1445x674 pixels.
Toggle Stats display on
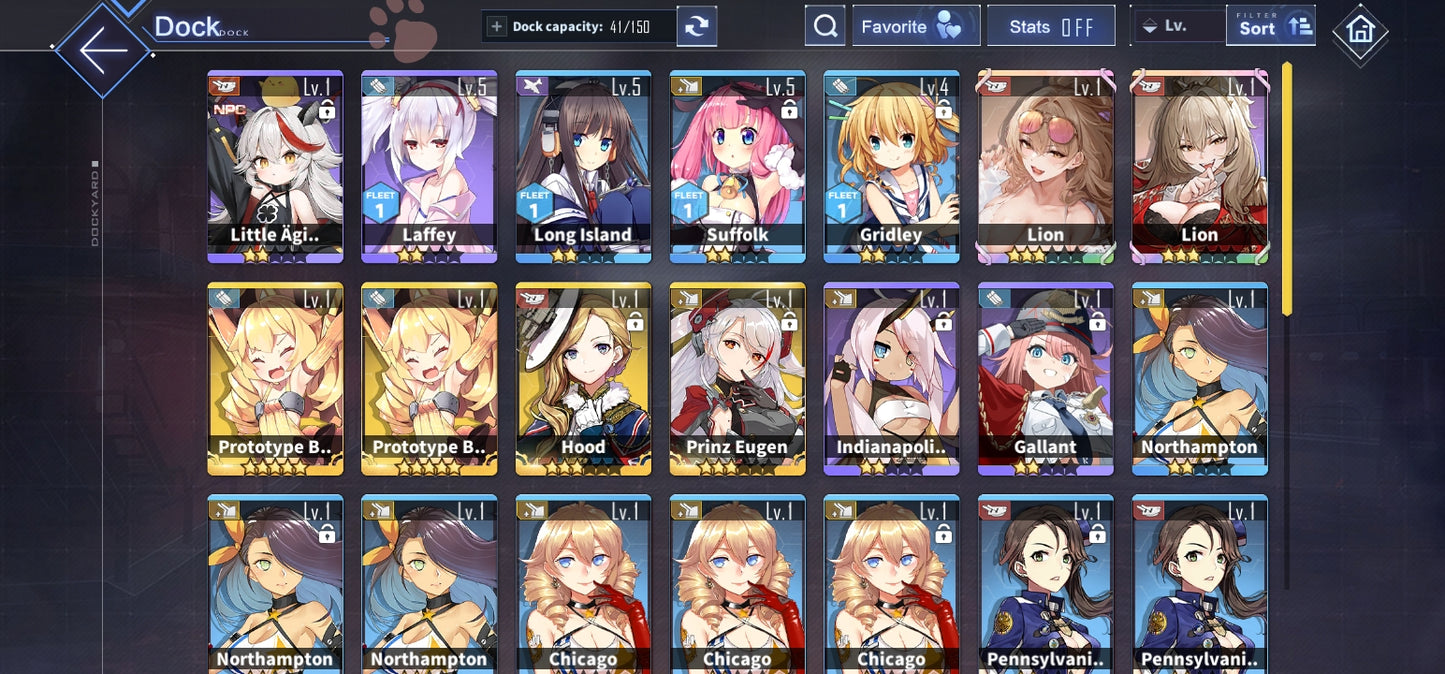click(x=1050, y=27)
